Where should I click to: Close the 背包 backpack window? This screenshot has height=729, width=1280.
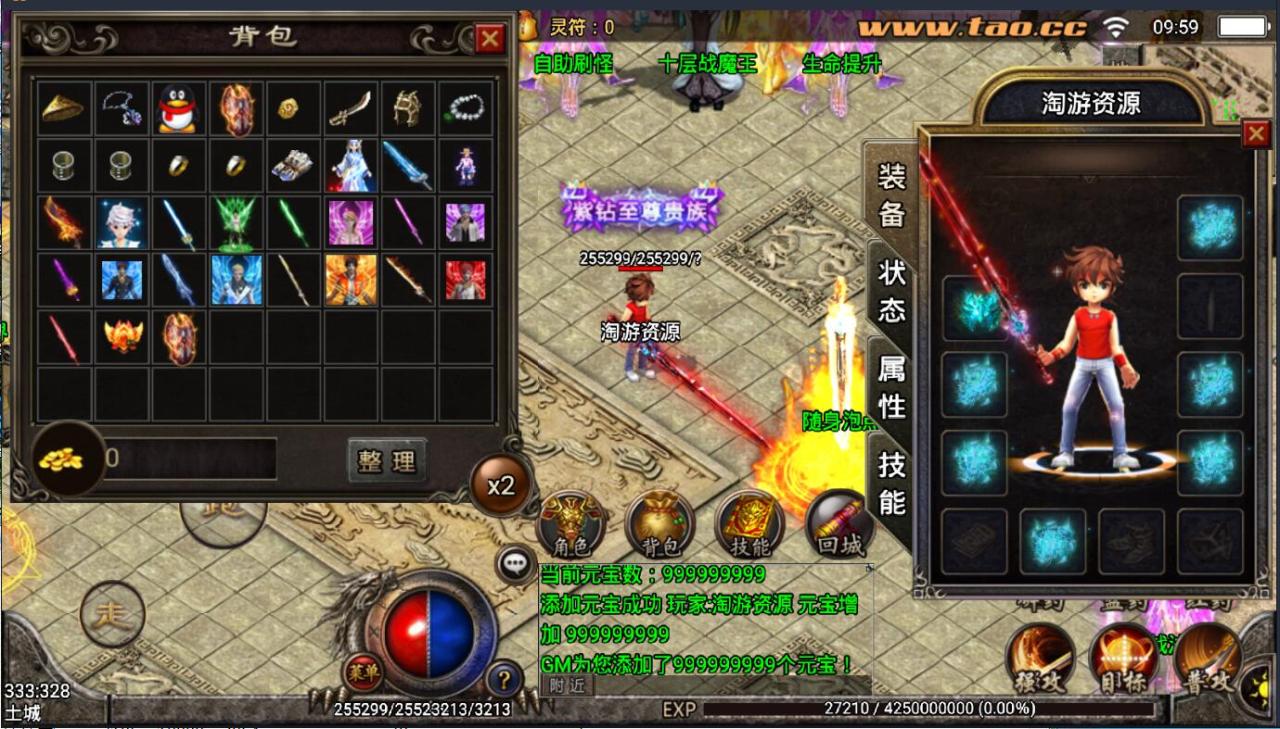click(489, 39)
